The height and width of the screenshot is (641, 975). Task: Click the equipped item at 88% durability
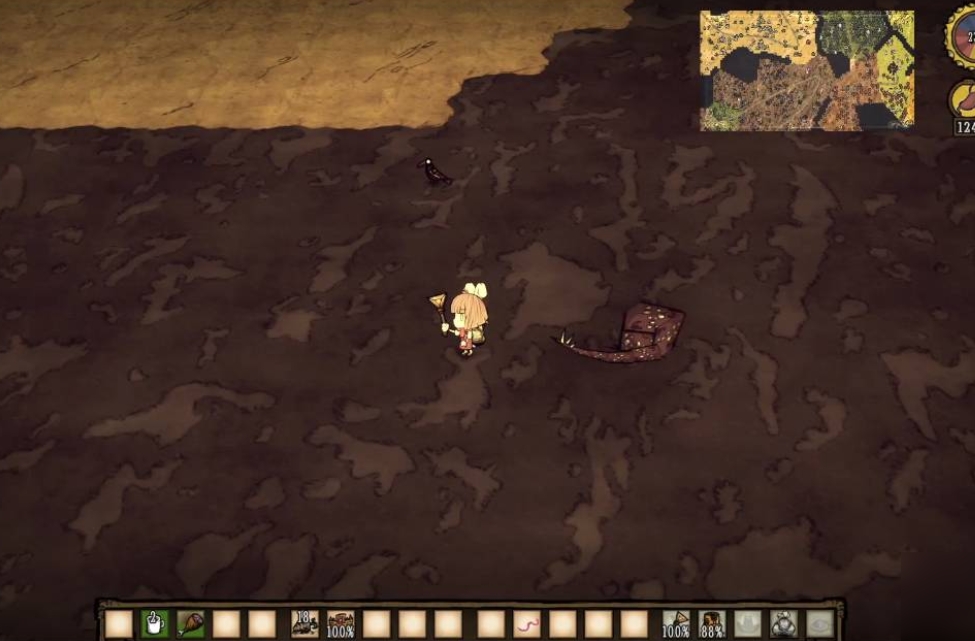point(712,624)
